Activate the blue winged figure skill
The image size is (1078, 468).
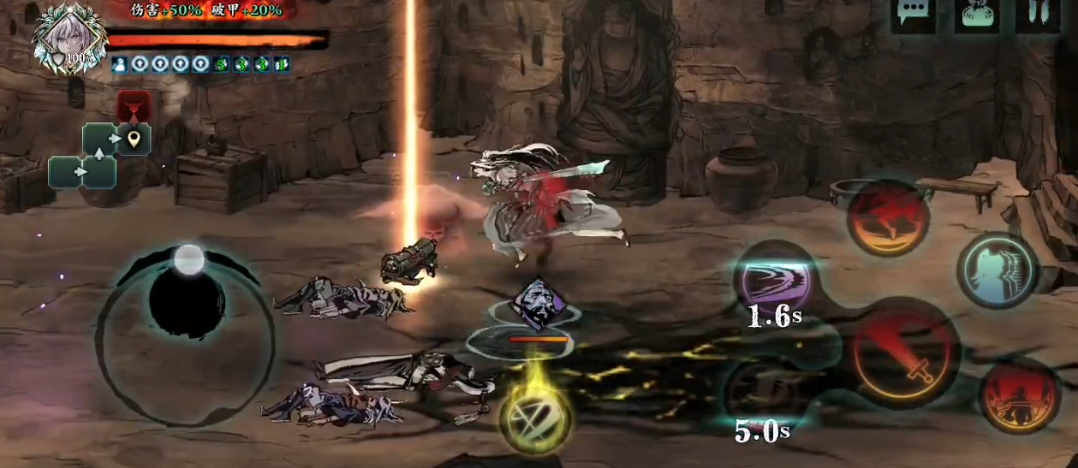[x=997, y=268]
